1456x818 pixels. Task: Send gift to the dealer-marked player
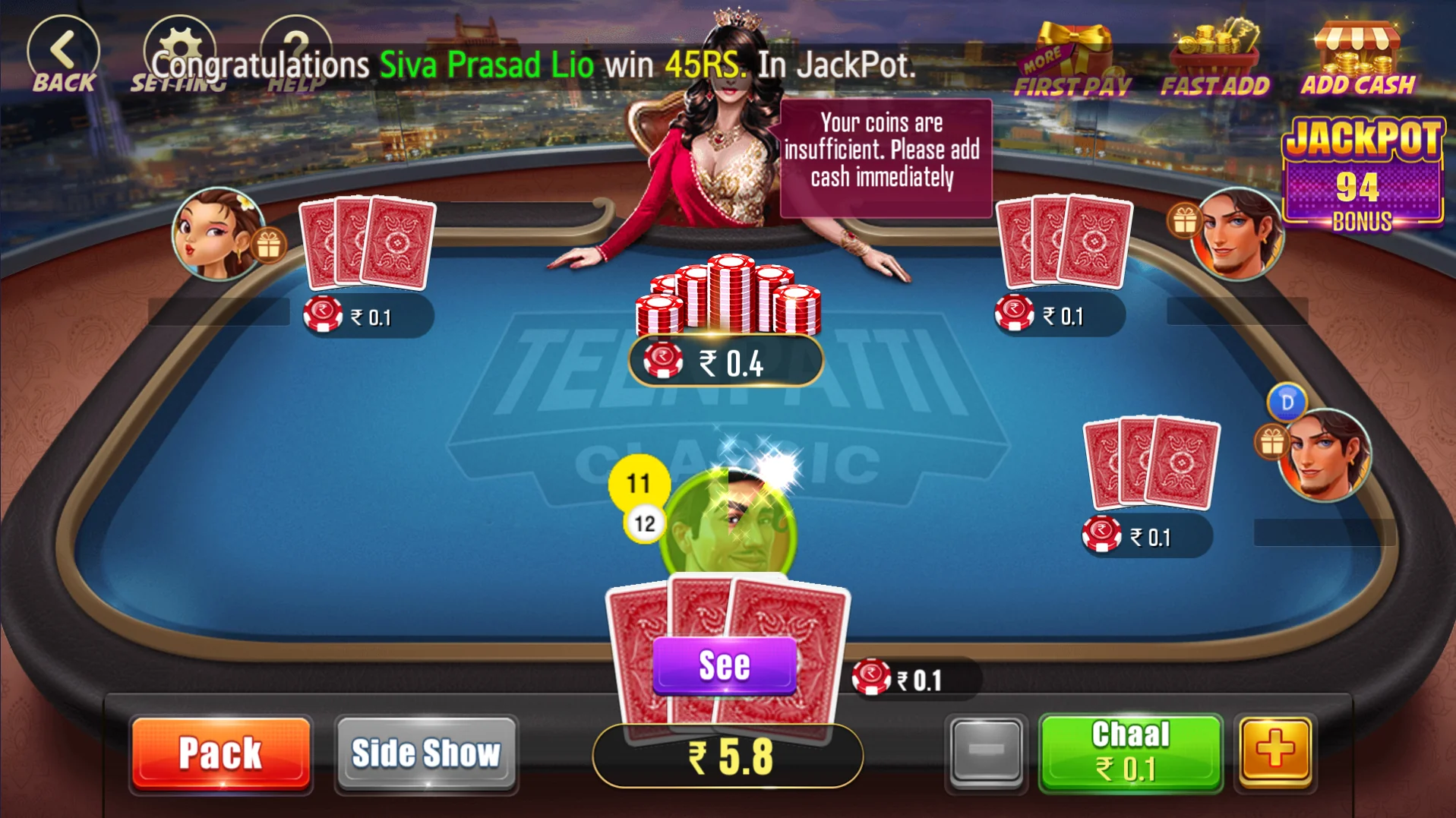[x=1272, y=442]
